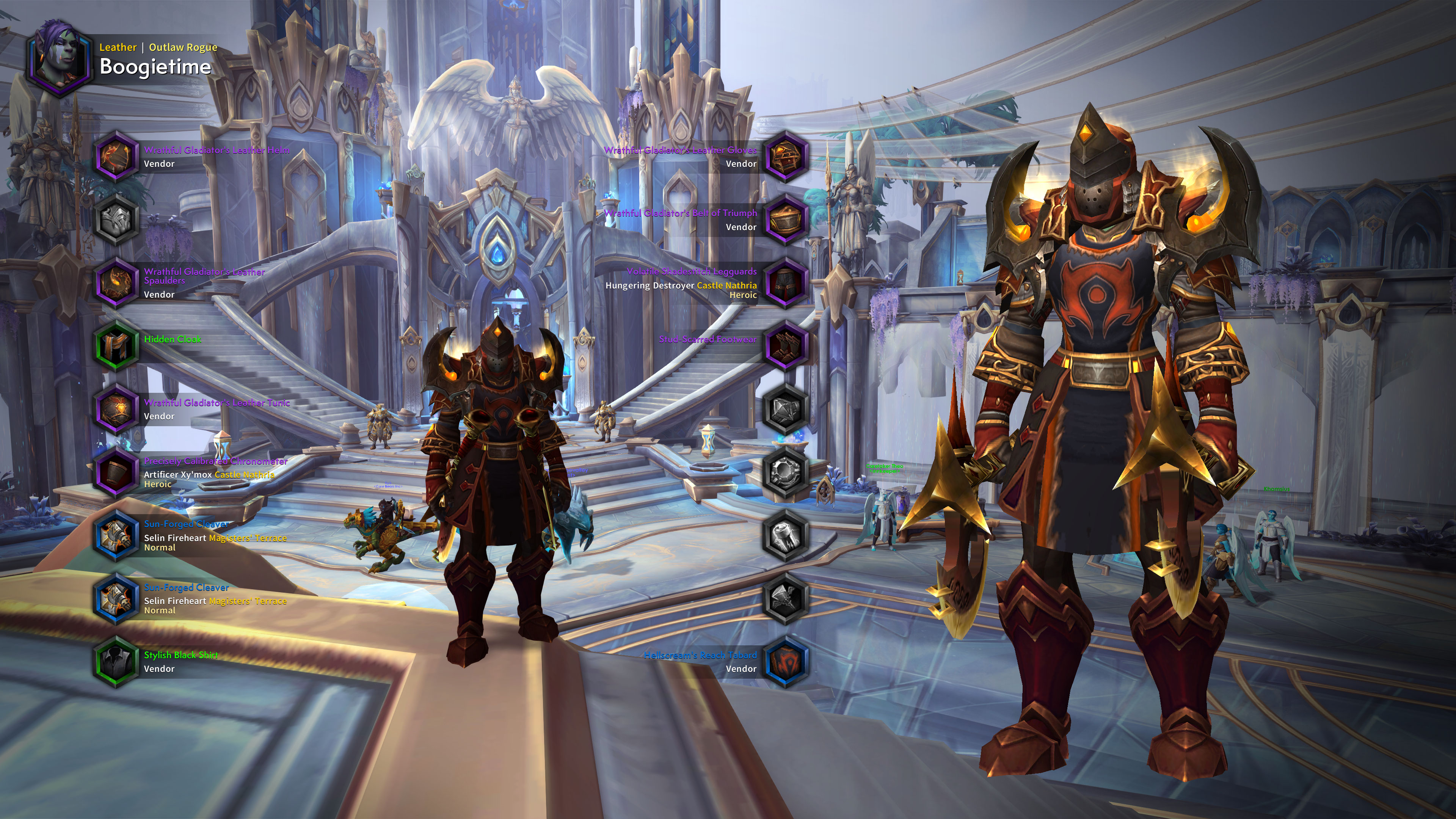Image resolution: width=1456 pixels, height=819 pixels.
Task: Click the Vendor label under the helm
Action: click(x=159, y=164)
